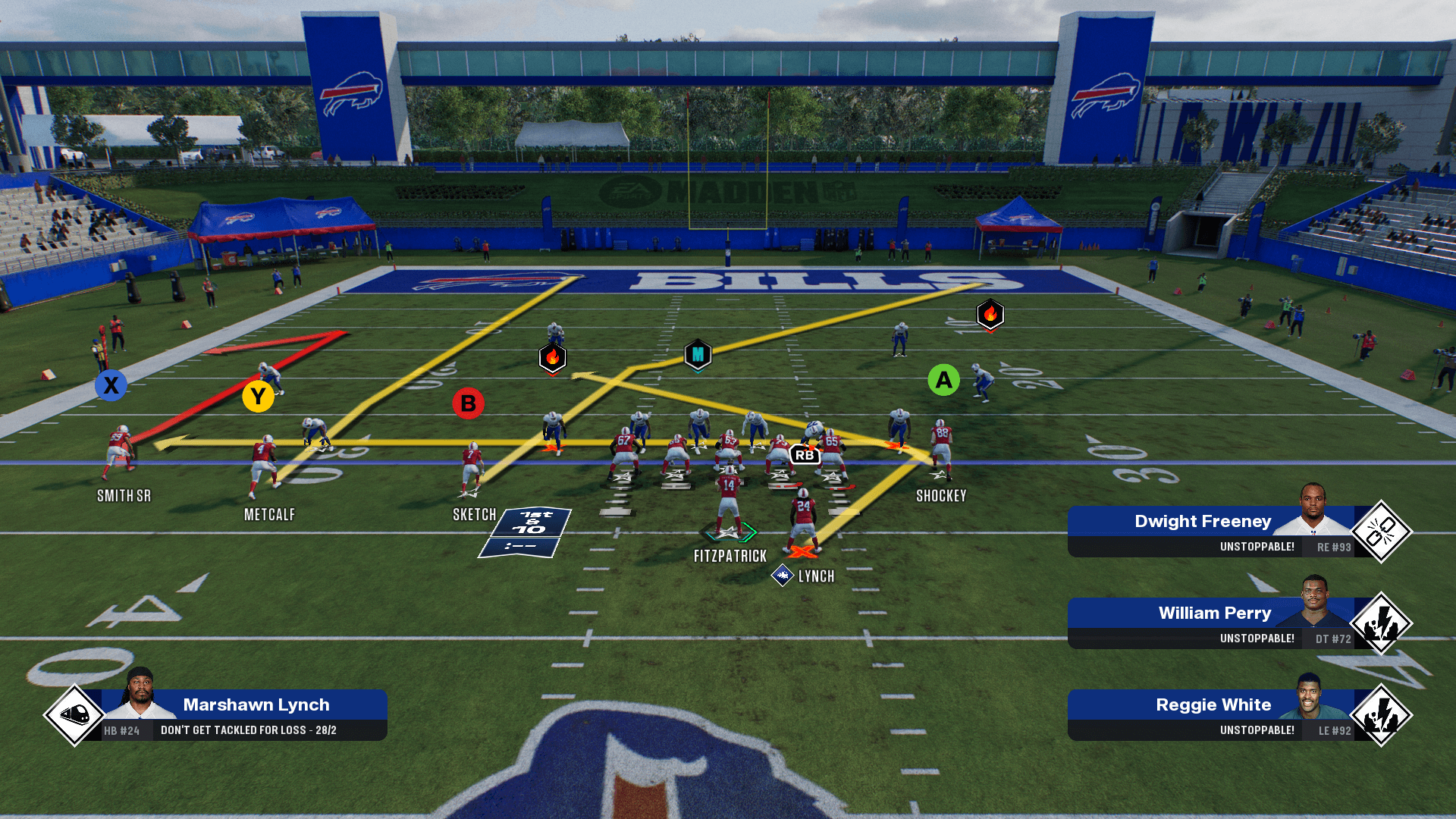This screenshot has width=1456, height=819.
Task: Click the flame marker beside the M marker
Action: pos(553,357)
